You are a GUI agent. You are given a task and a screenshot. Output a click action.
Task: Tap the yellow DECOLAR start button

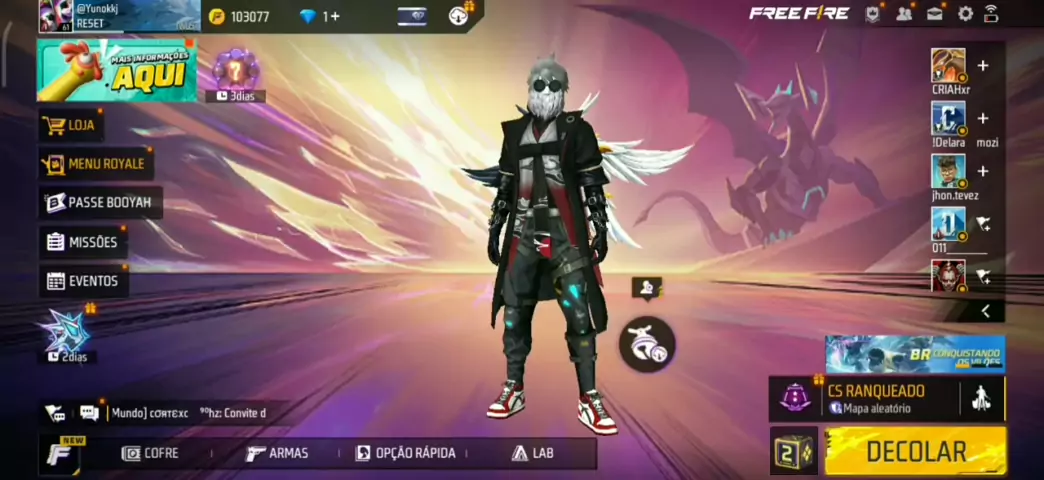coord(915,451)
